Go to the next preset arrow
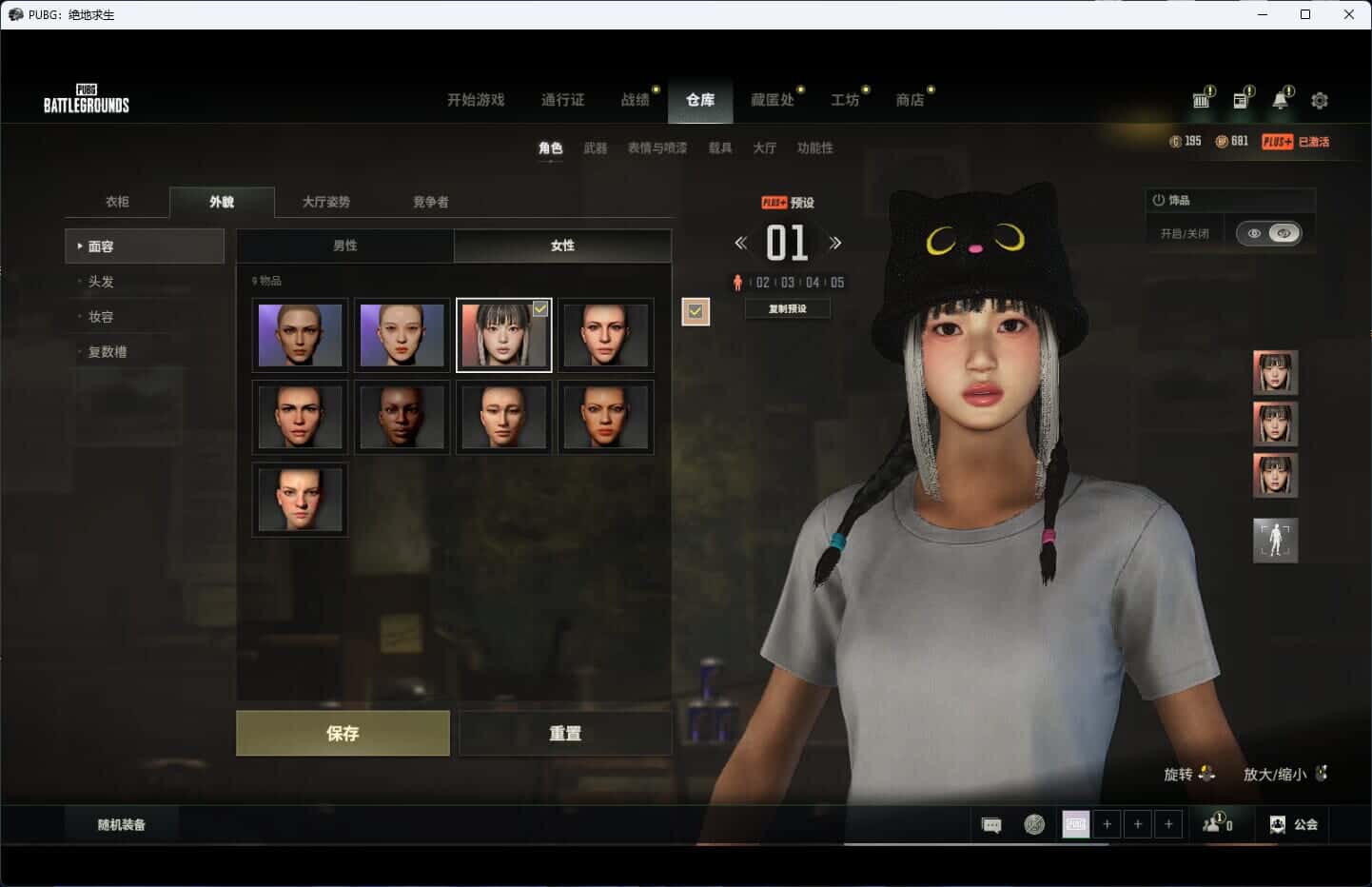Viewport: 1372px width, 887px height. (835, 243)
